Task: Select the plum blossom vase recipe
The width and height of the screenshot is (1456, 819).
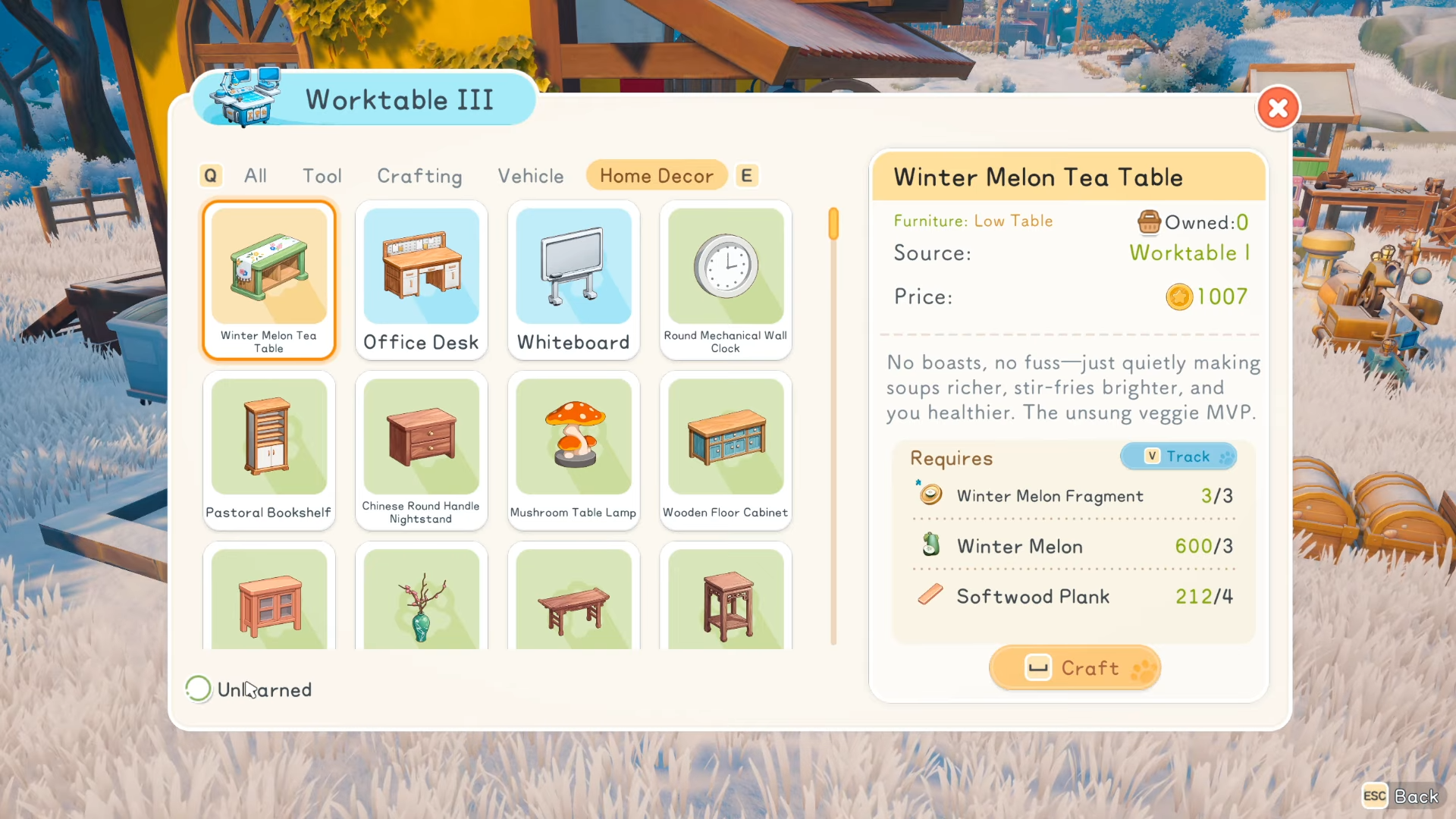Action: click(x=422, y=599)
